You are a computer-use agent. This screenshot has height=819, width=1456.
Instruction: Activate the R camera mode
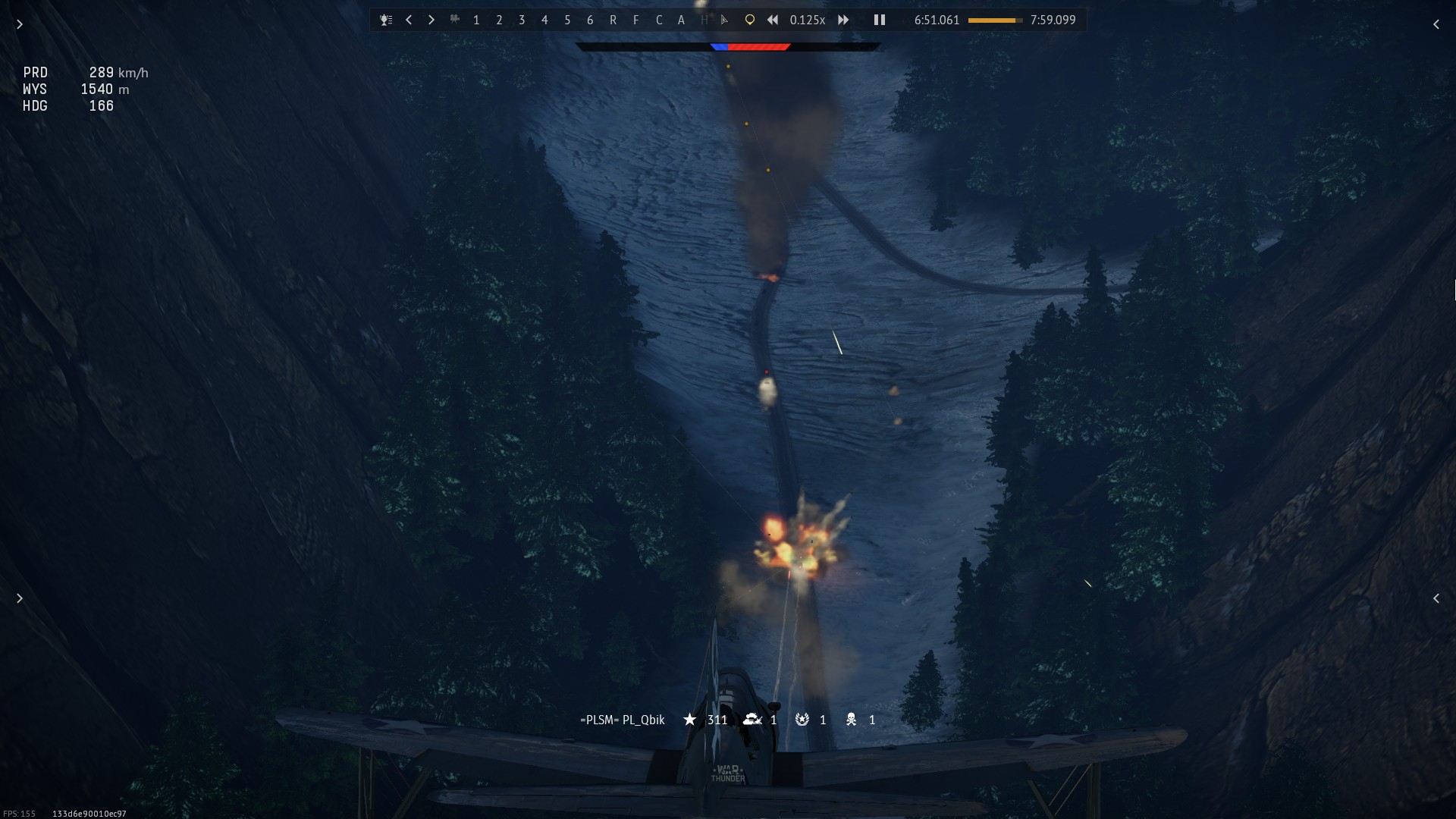pyautogui.click(x=613, y=20)
